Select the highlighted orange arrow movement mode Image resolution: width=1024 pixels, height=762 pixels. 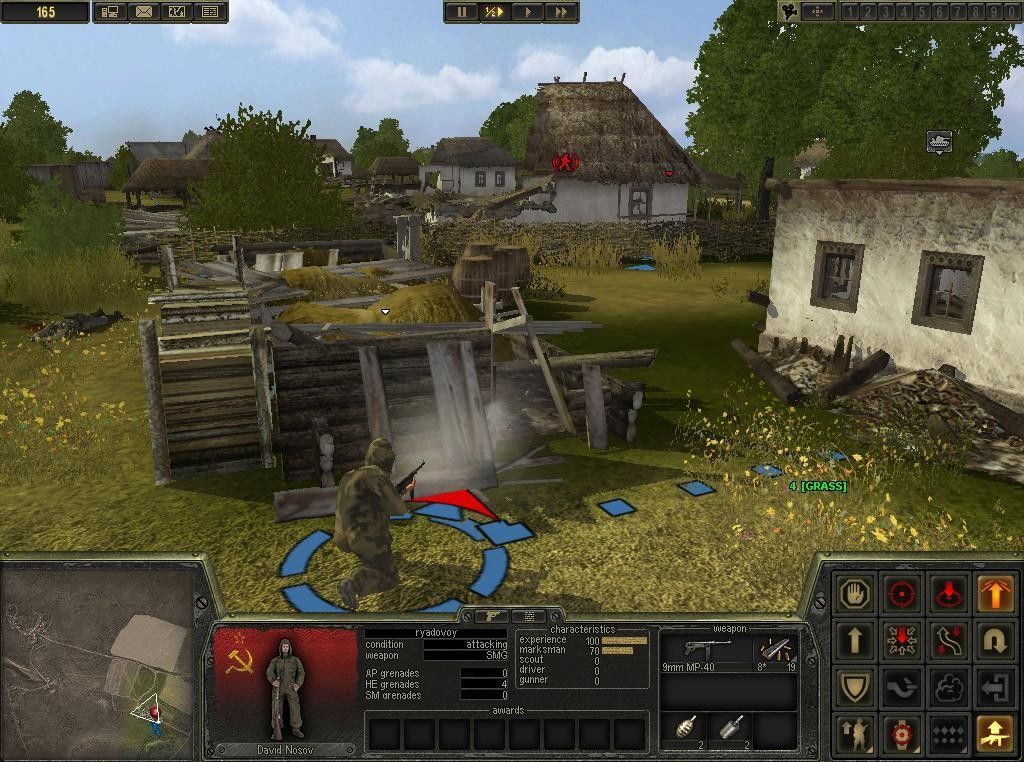tap(995, 594)
